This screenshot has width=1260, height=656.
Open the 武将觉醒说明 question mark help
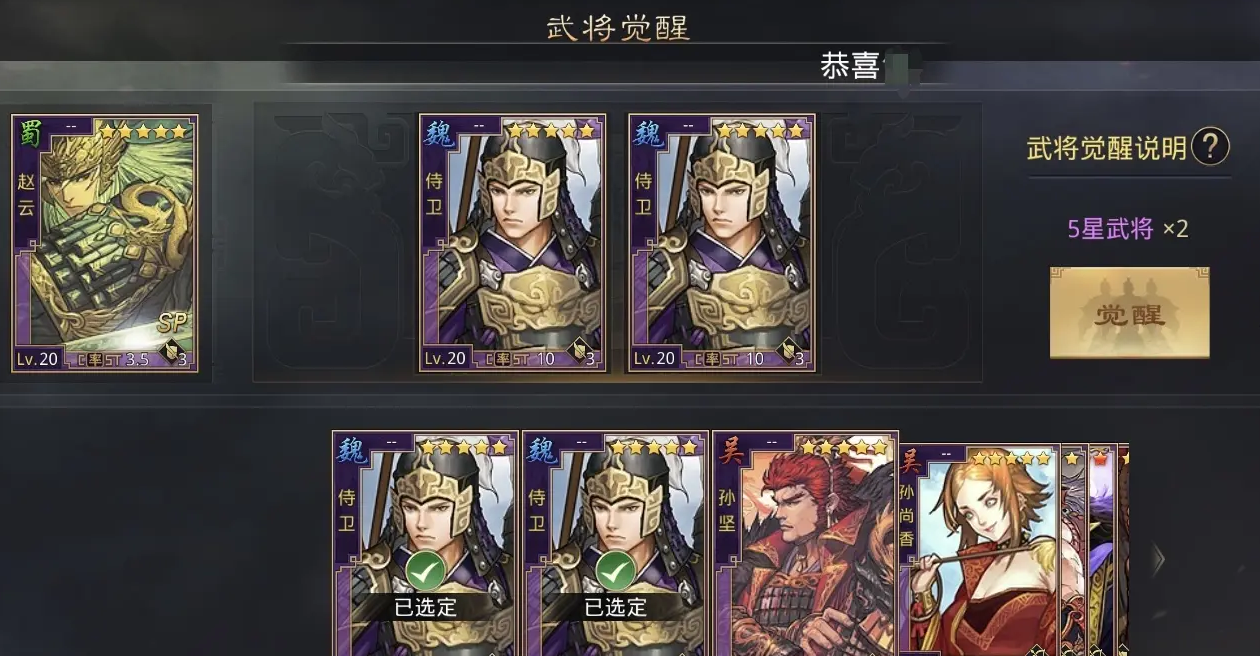click(x=1210, y=148)
